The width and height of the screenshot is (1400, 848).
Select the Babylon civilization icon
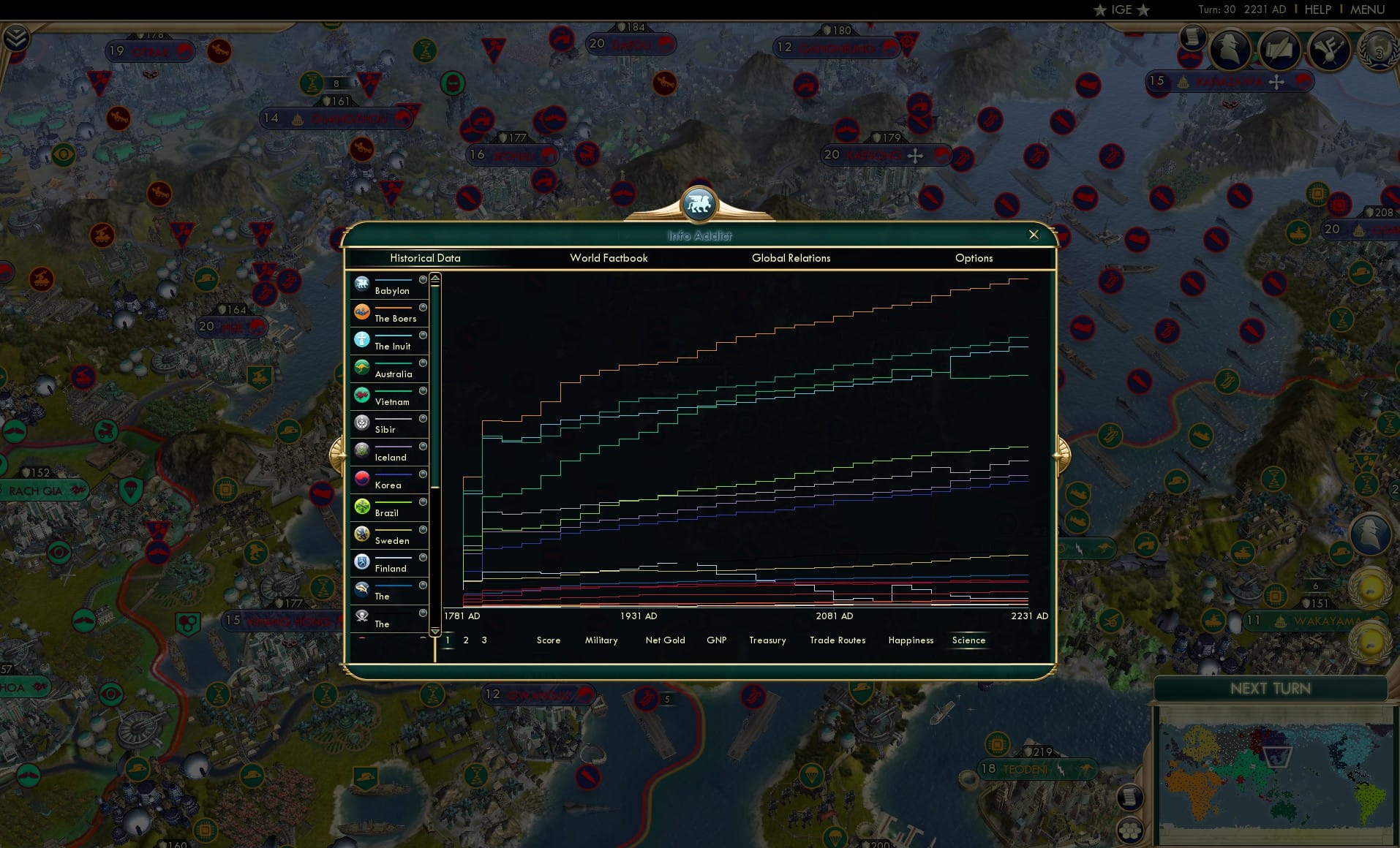click(x=363, y=283)
